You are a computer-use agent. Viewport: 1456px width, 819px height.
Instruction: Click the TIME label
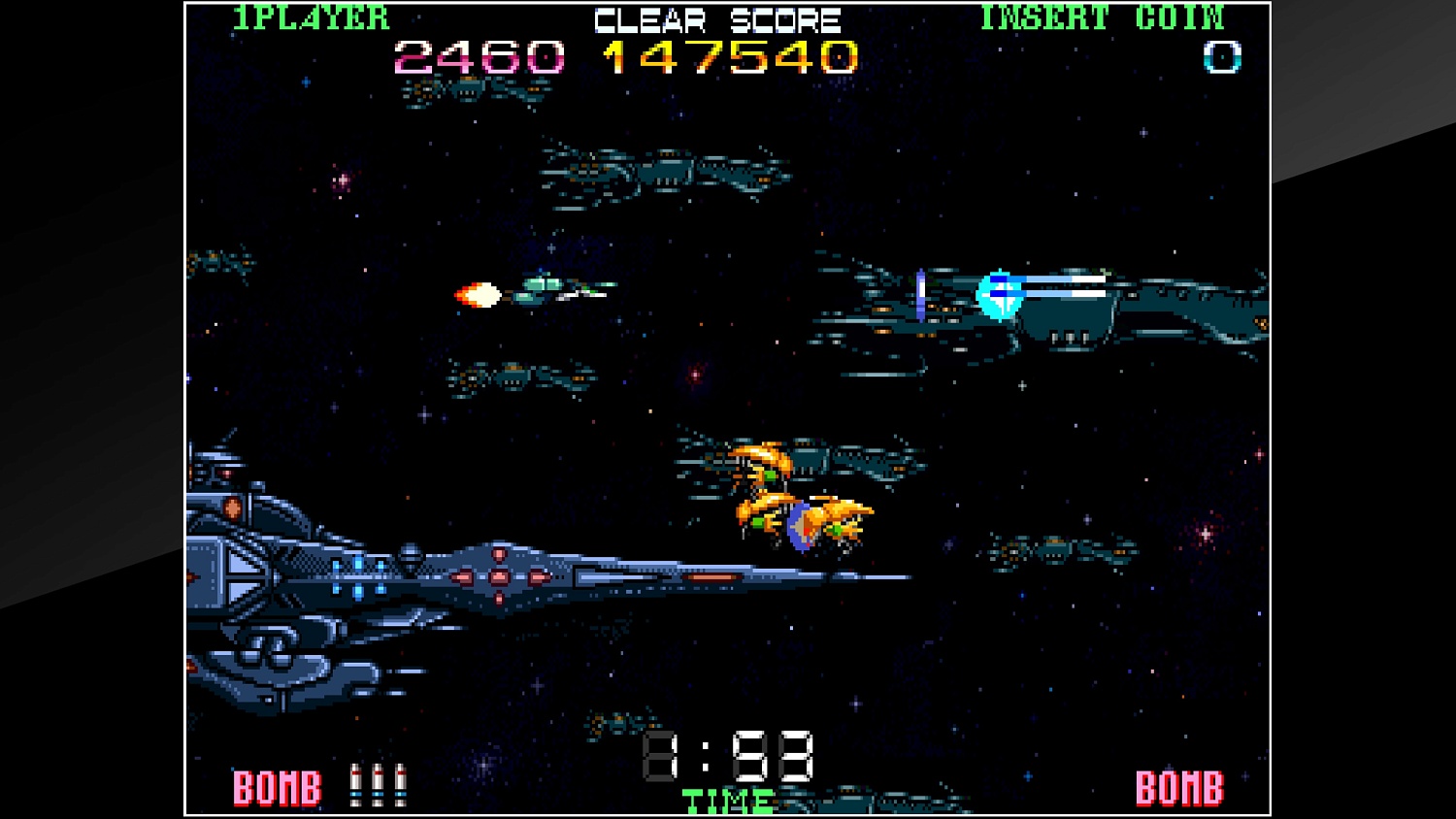click(x=726, y=801)
